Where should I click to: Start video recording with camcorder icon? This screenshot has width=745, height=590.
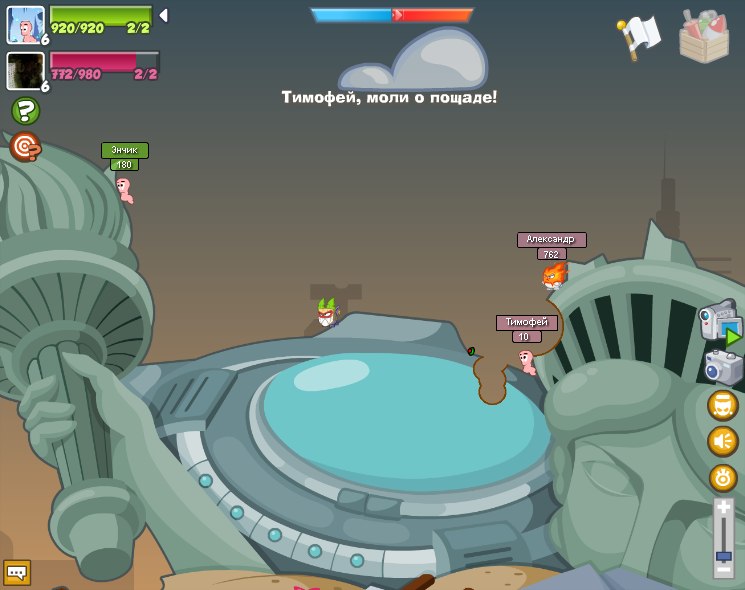tap(720, 325)
